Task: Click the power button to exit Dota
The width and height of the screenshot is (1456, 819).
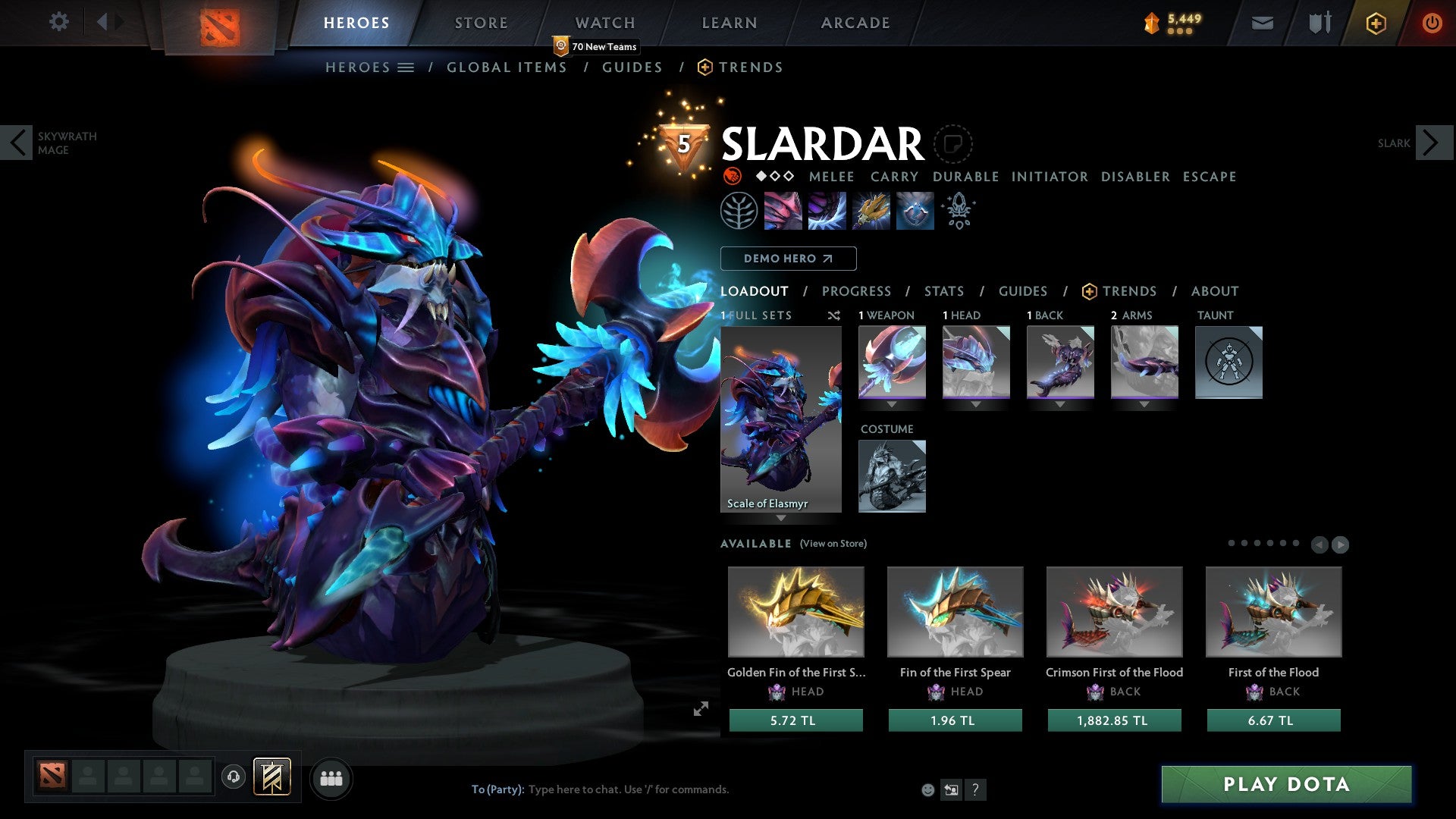Action: tap(1432, 23)
